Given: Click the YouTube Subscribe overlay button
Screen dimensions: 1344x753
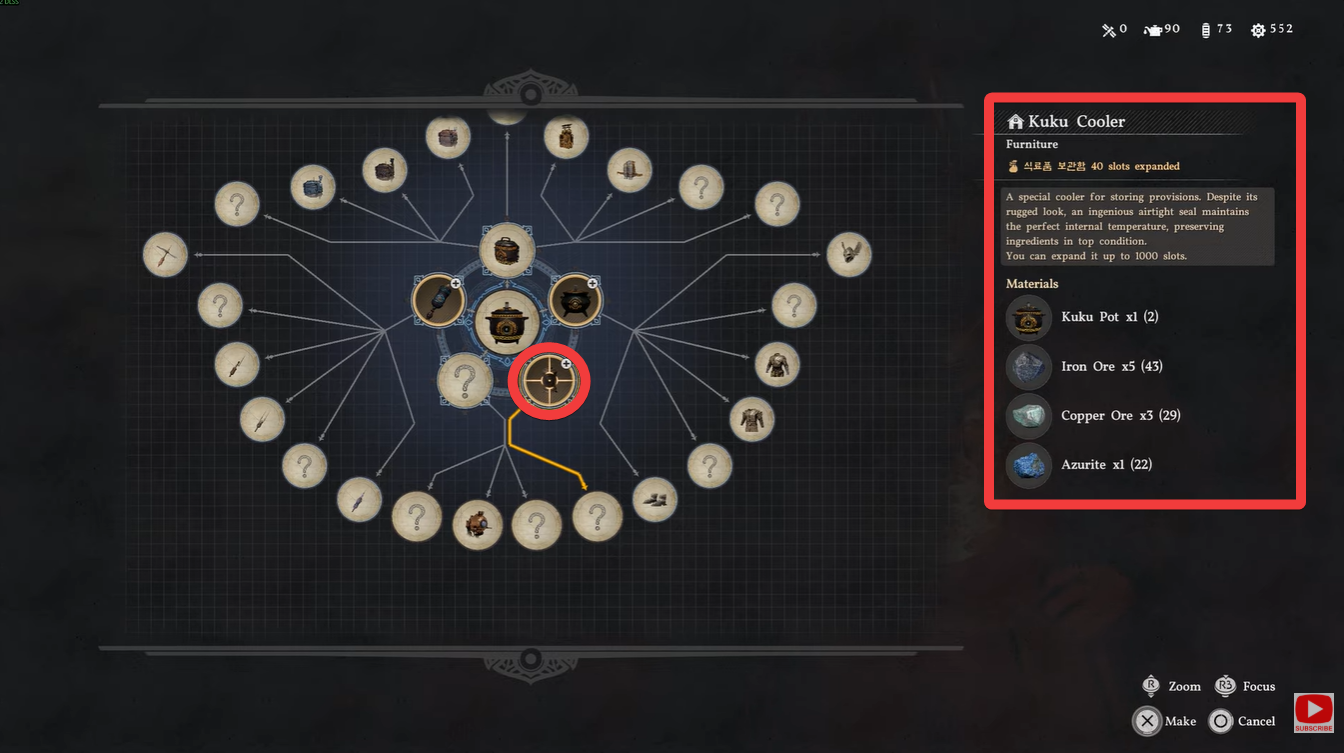Looking at the screenshot, I should [1313, 713].
